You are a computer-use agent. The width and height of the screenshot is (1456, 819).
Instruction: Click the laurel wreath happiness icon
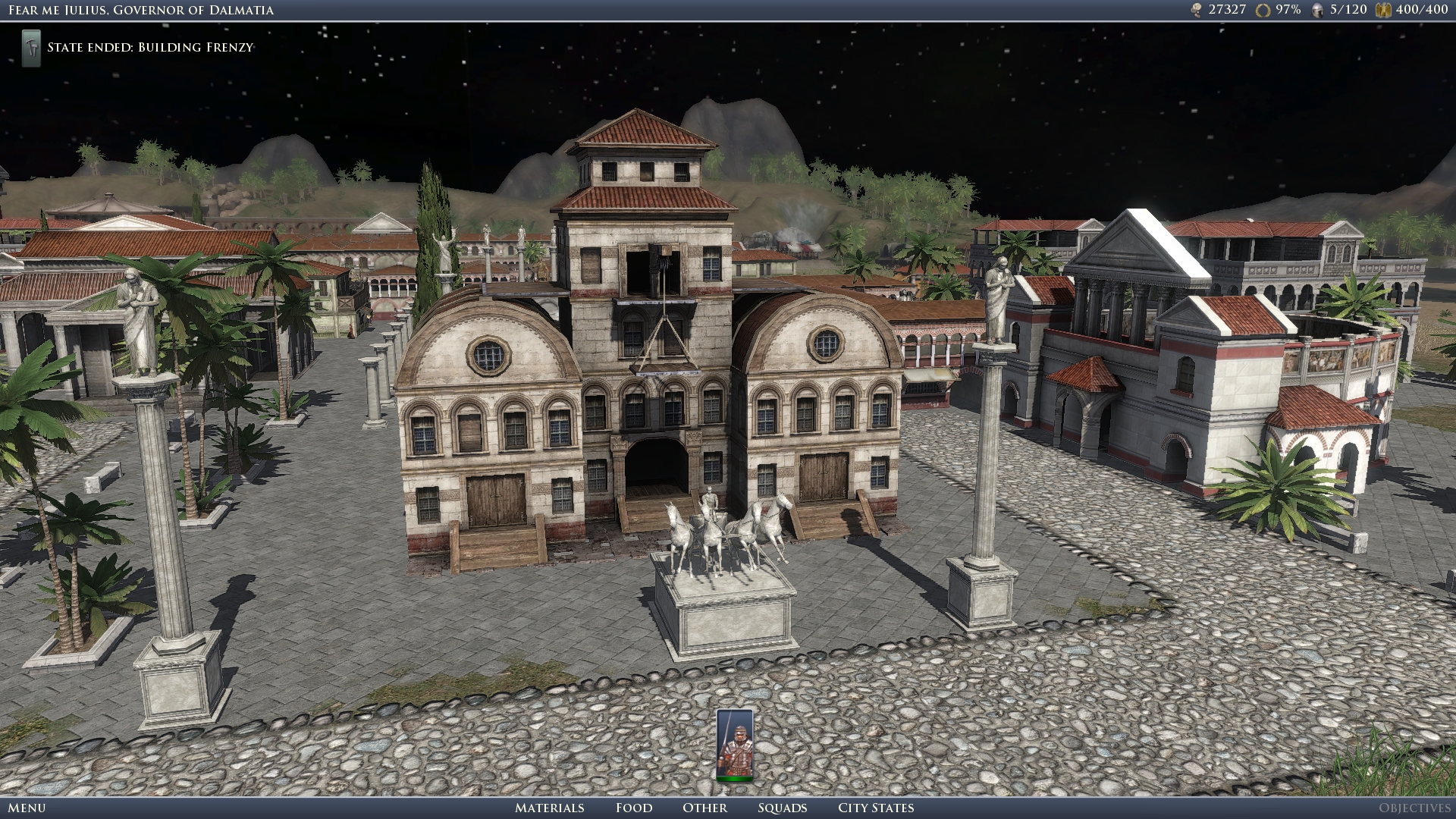1262,10
